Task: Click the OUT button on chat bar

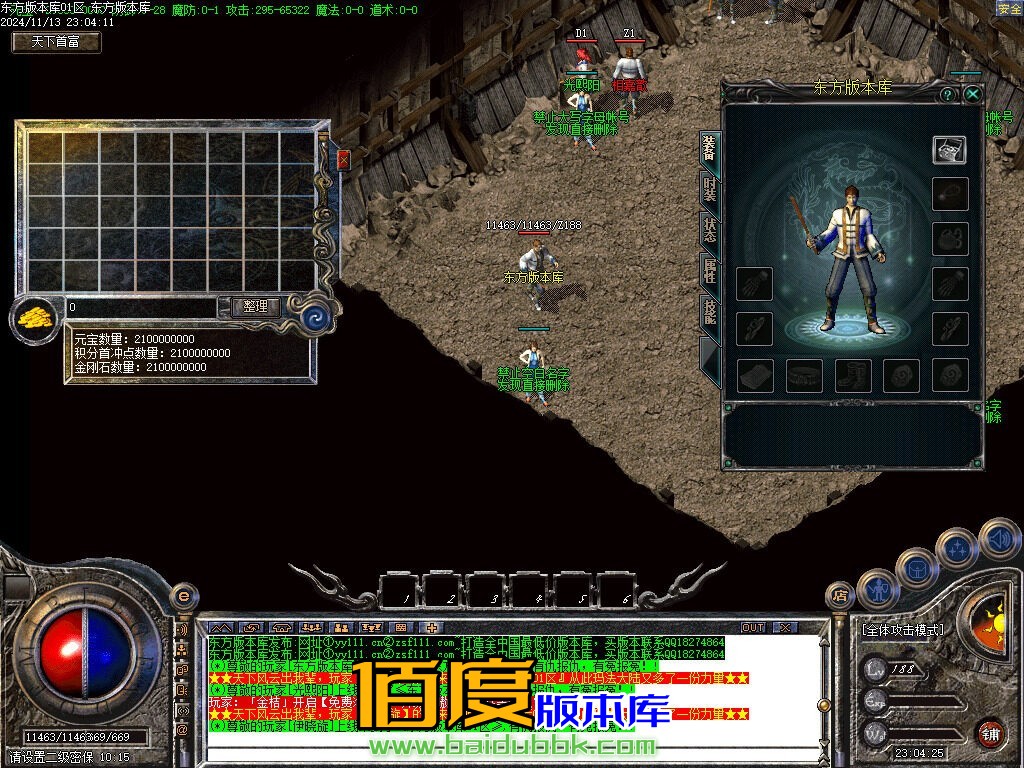Action: pyautogui.click(x=753, y=627)
